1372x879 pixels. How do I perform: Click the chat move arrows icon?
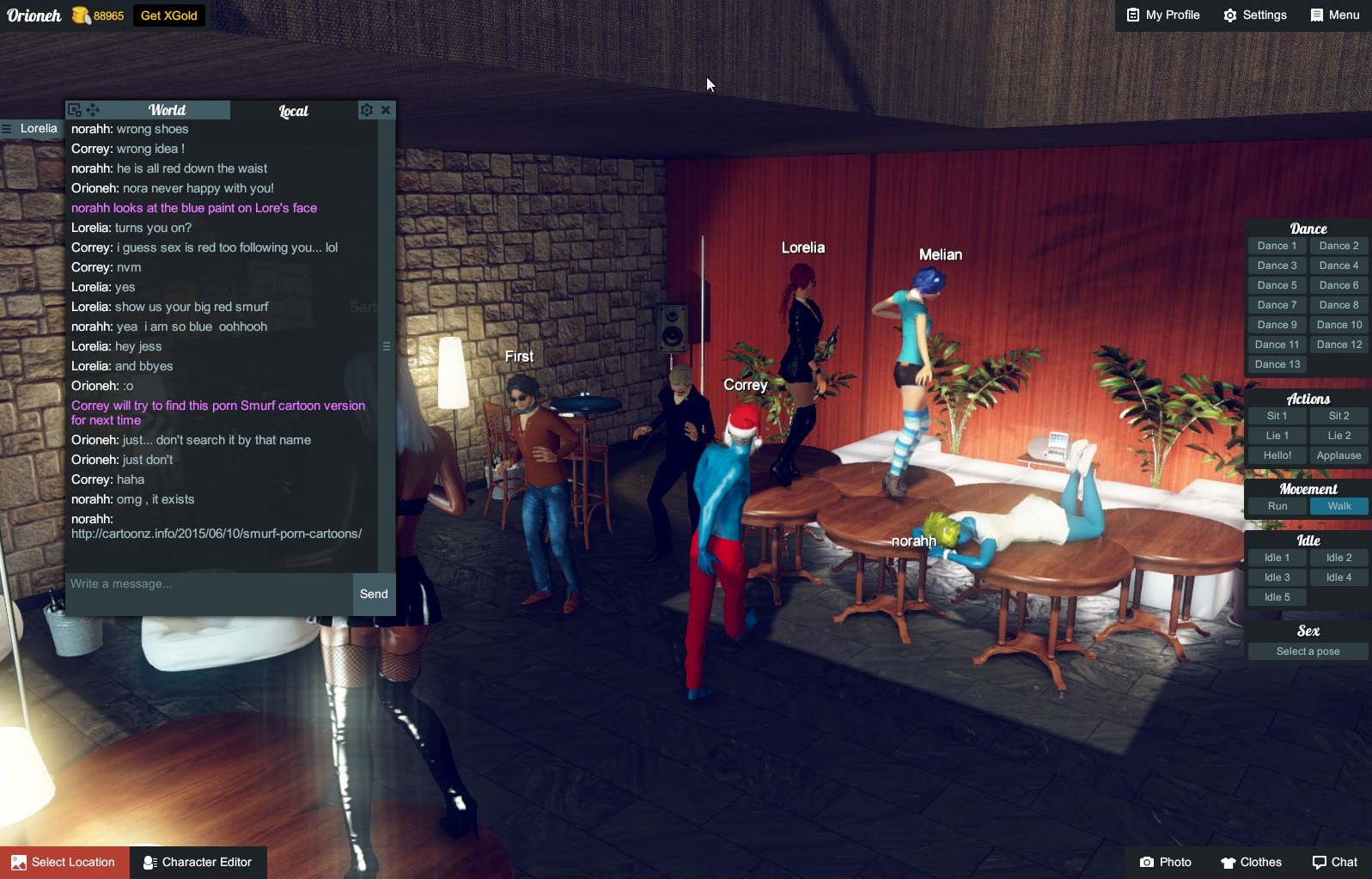pos(94,109)
